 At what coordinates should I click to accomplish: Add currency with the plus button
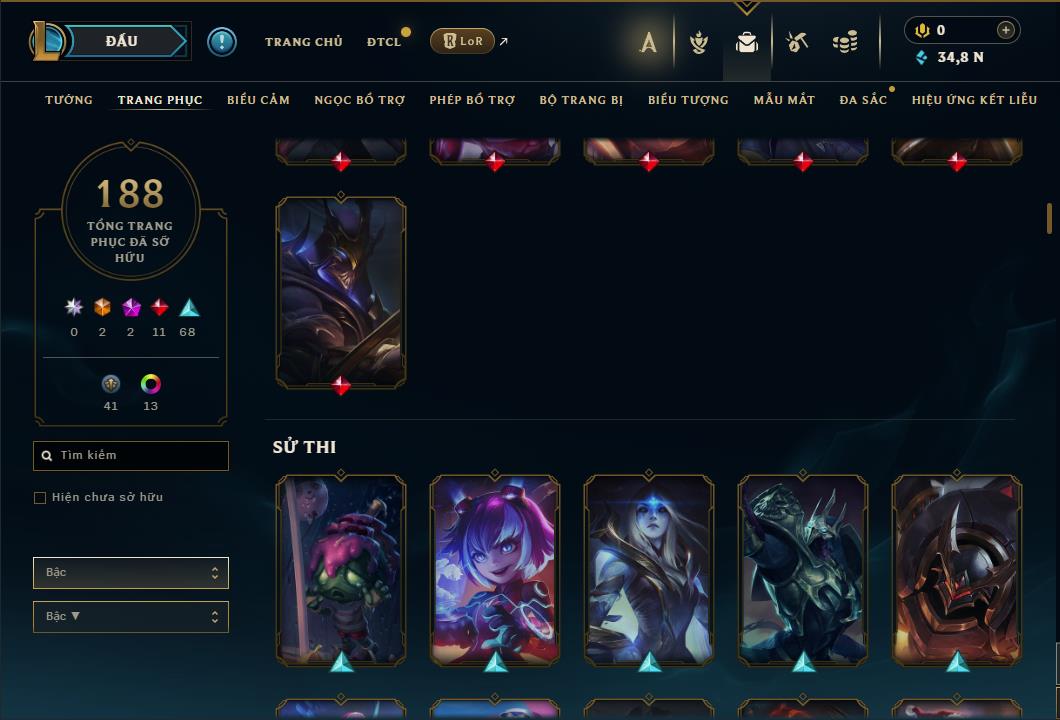(x=1006, y=30)
